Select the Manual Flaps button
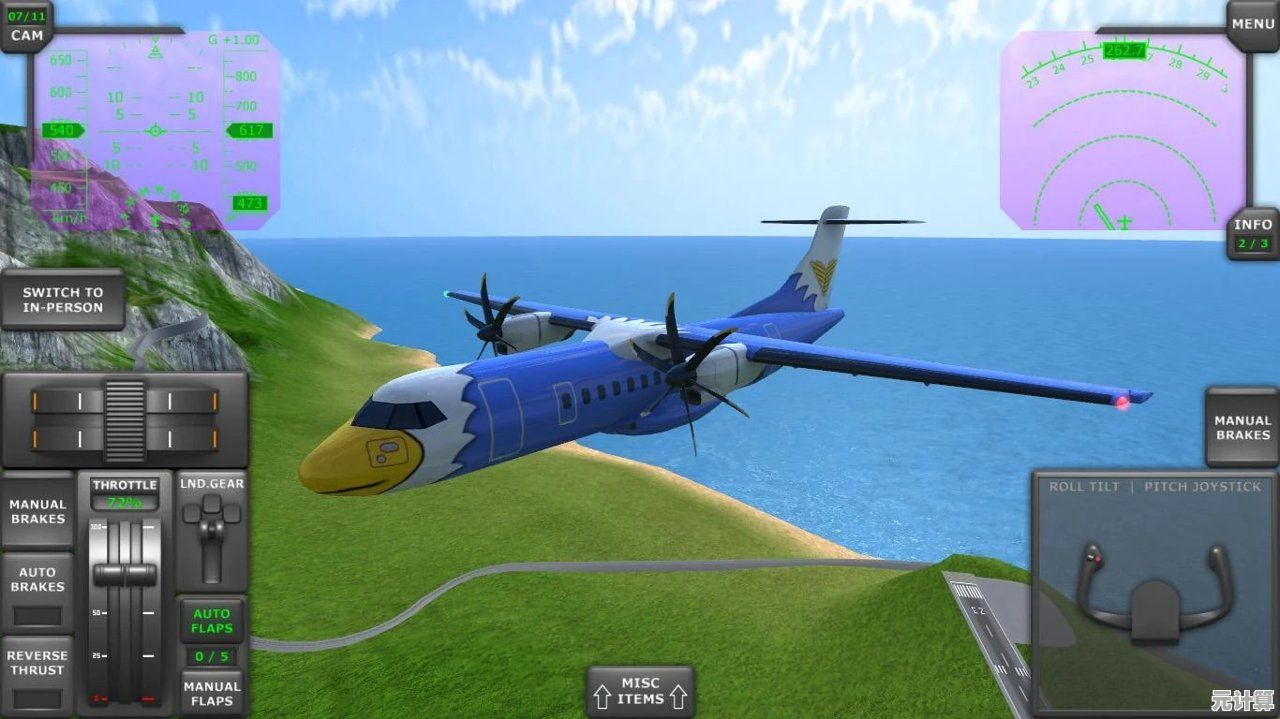The height and width of the screenshot is (719, 1280). pos(212,693)
